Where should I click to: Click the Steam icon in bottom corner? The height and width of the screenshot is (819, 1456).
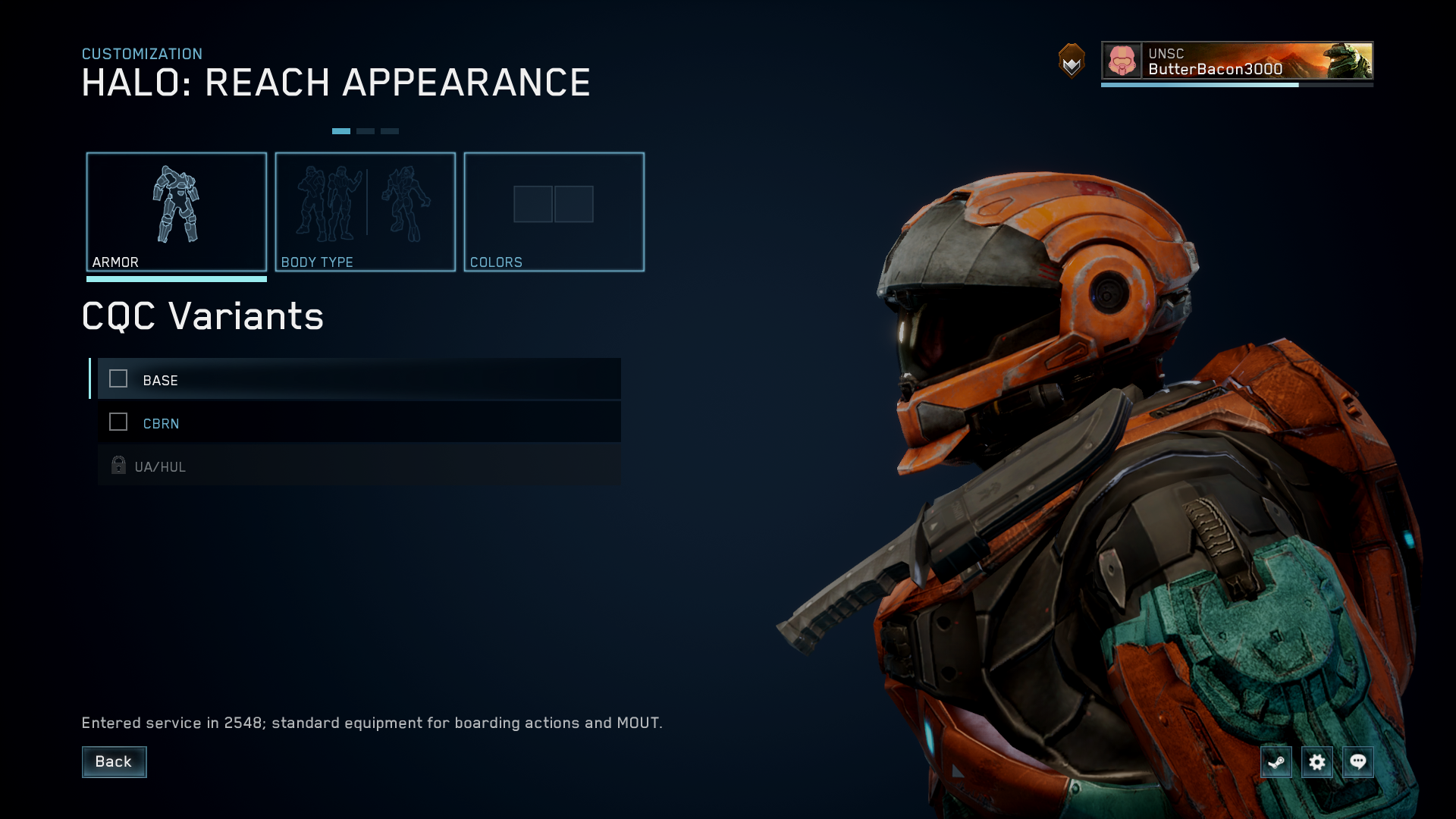(x=1276, y=762)
